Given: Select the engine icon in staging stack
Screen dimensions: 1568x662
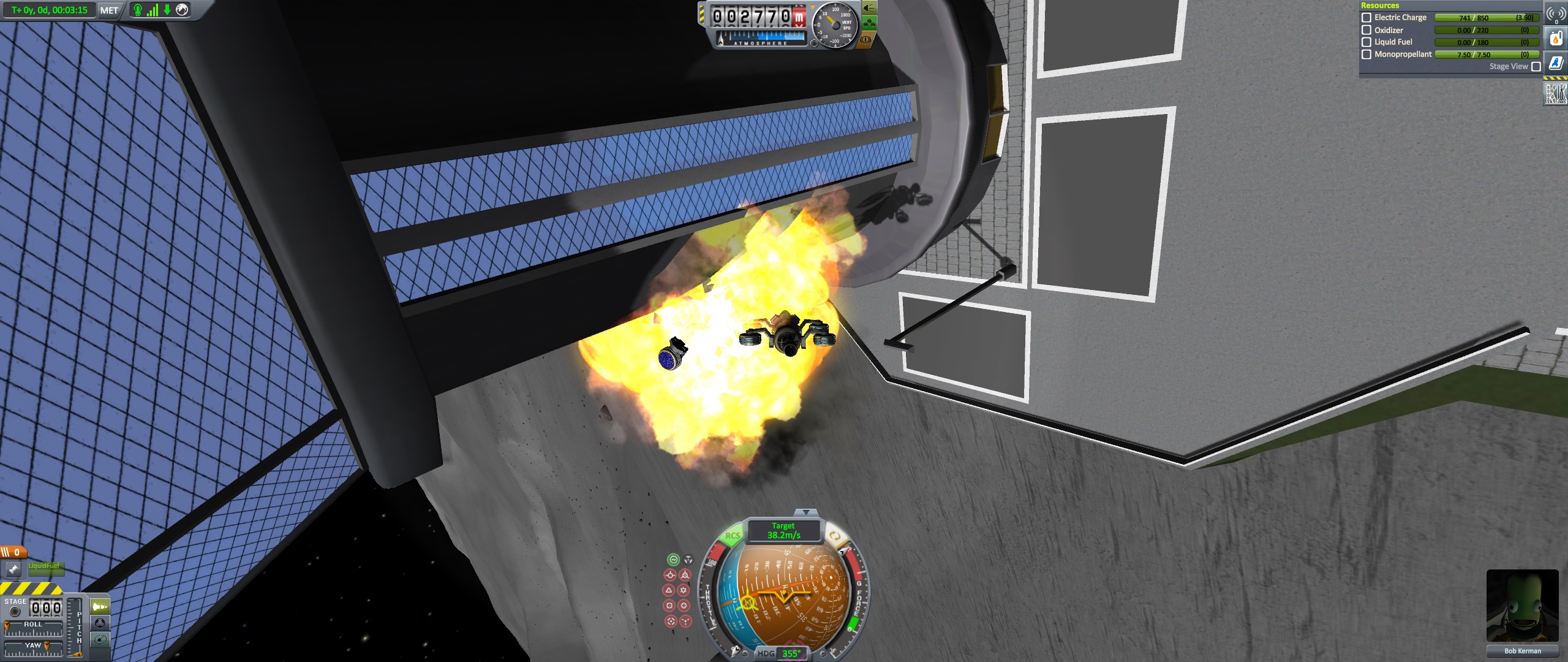Looking at the screenshot, I should tap(13, 569).
